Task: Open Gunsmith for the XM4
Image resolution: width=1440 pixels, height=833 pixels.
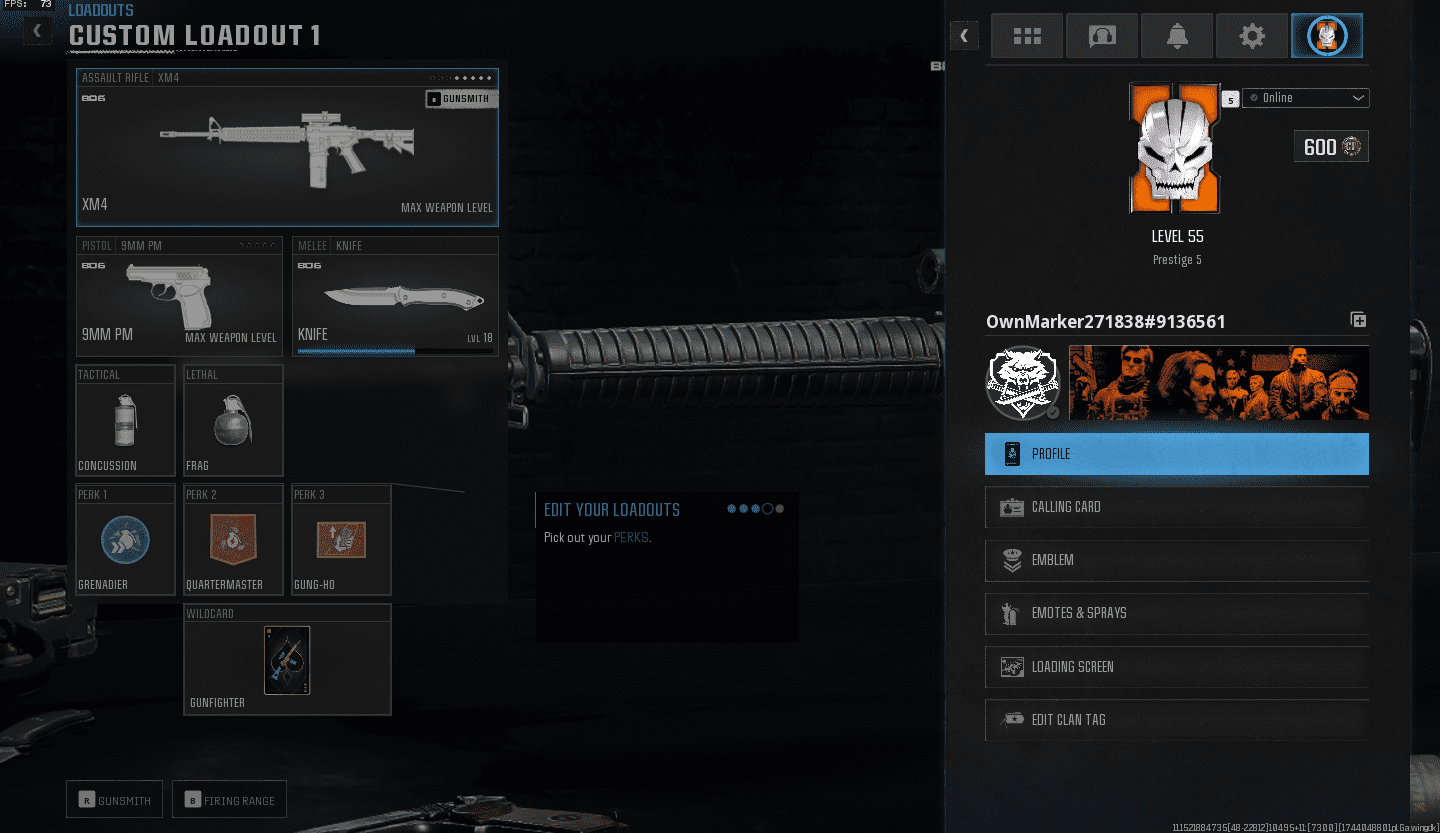Action: coord(461,98)
